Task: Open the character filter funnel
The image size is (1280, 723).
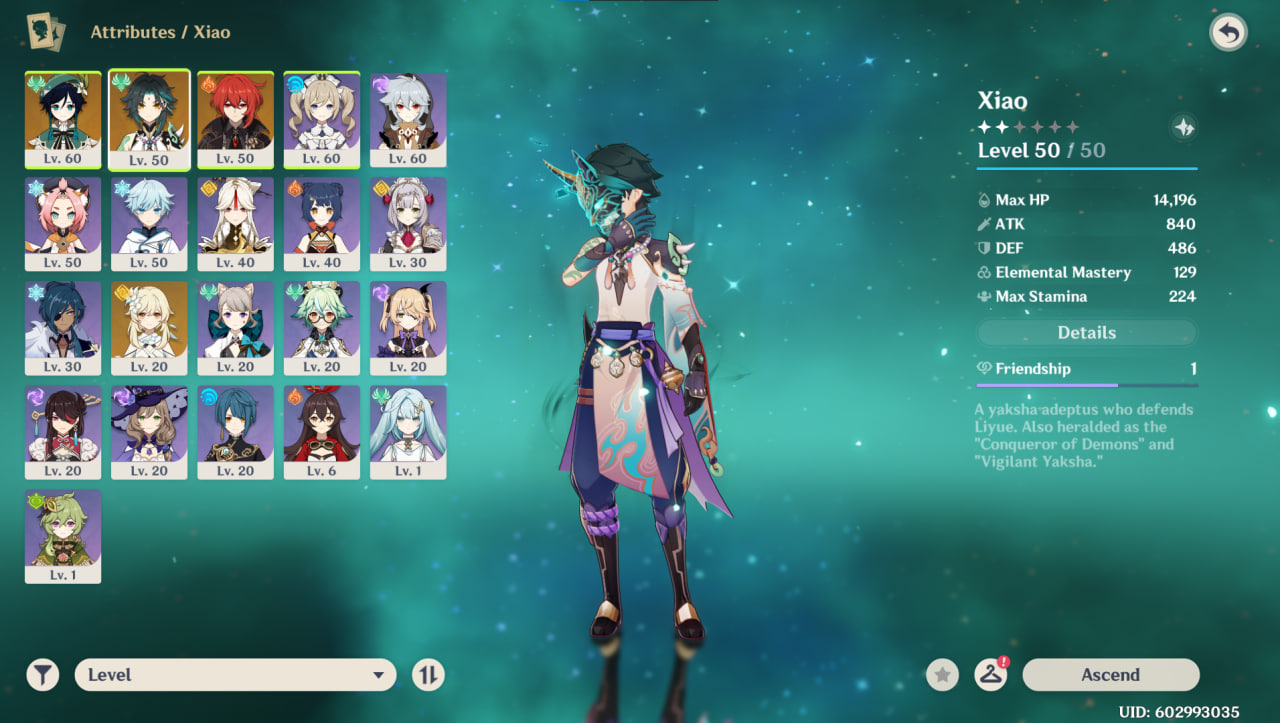Action: (43, 675)
